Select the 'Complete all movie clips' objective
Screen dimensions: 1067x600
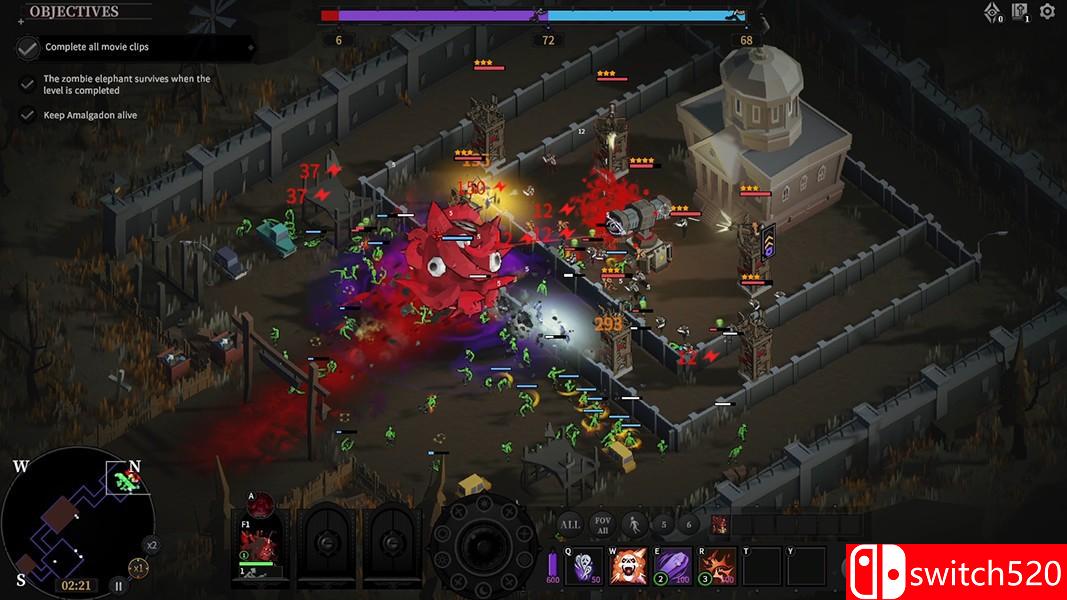tap(95, 47)
